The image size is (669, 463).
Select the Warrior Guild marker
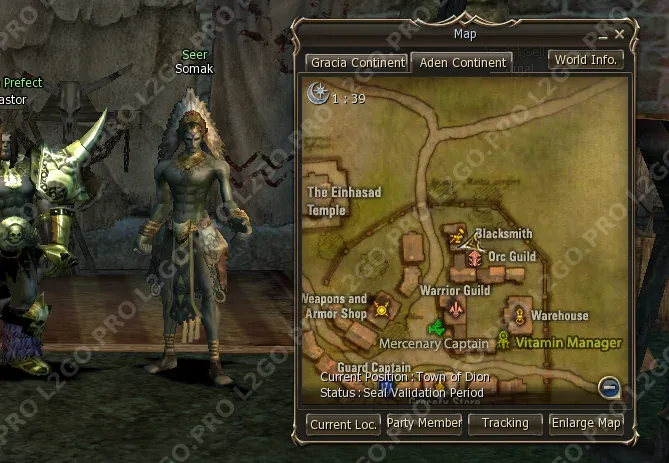tap(457, 310)
